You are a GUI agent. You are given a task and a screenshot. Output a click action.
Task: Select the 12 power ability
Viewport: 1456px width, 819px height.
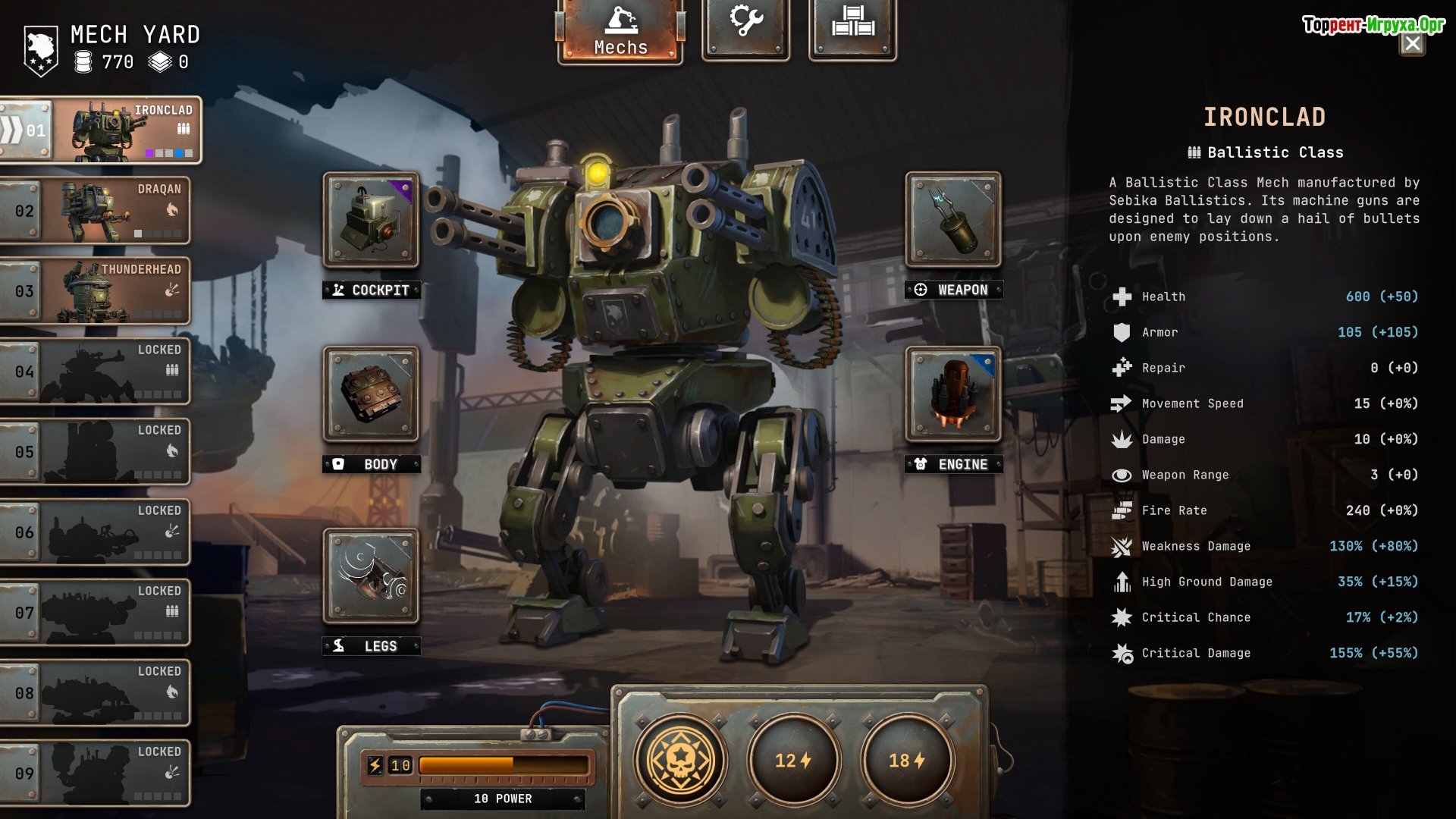pyautogui.click(x=793, y=760)
